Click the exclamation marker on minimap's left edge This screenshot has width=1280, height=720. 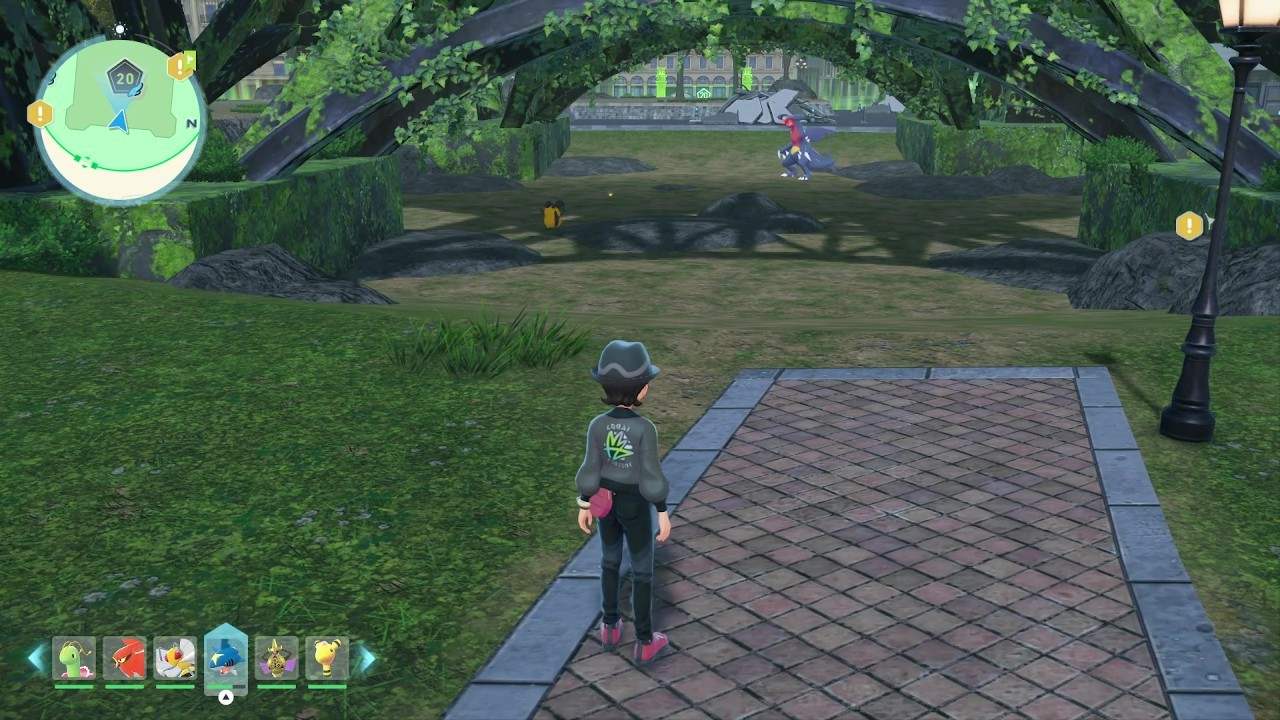coord(40,113)
